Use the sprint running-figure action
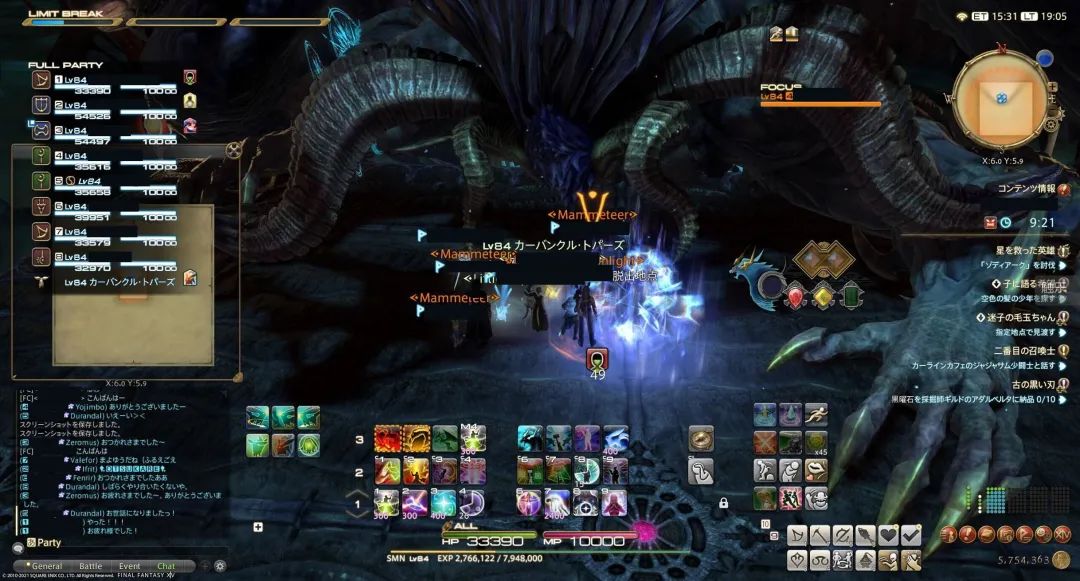Viewport: 1080px width, 581px height. 816,414
